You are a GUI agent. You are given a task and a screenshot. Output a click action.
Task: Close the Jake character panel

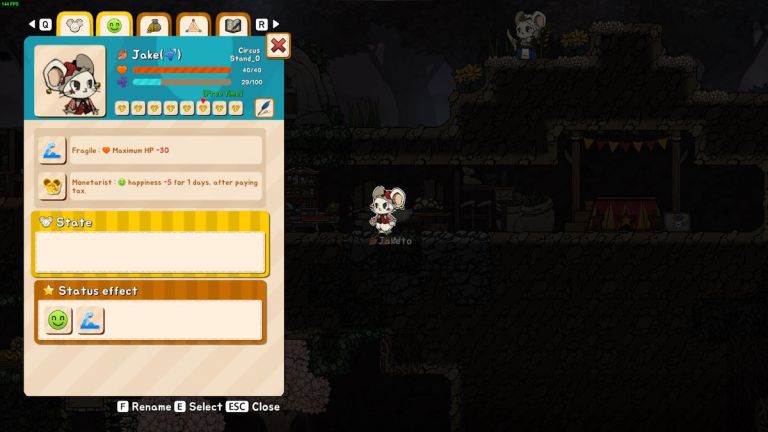coord(278,46)
